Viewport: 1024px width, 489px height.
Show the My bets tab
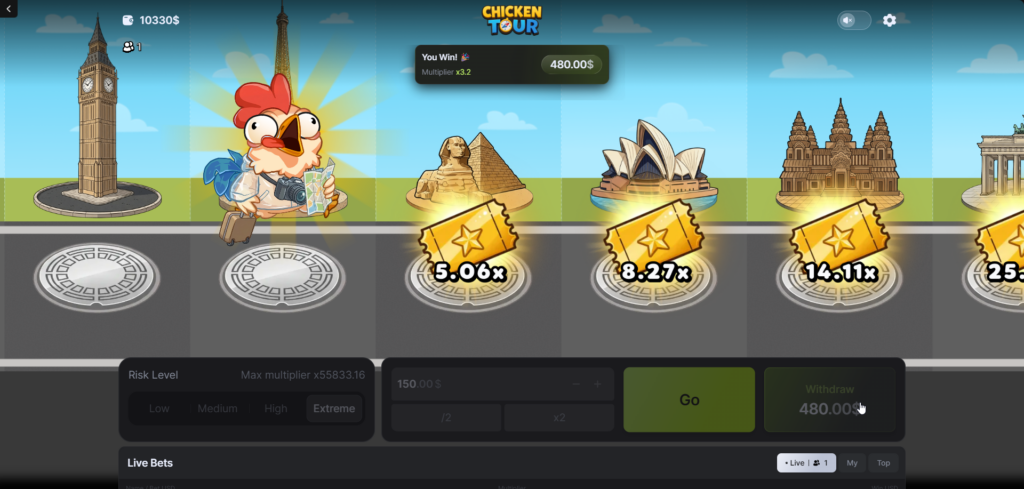[x=852, y=463]
